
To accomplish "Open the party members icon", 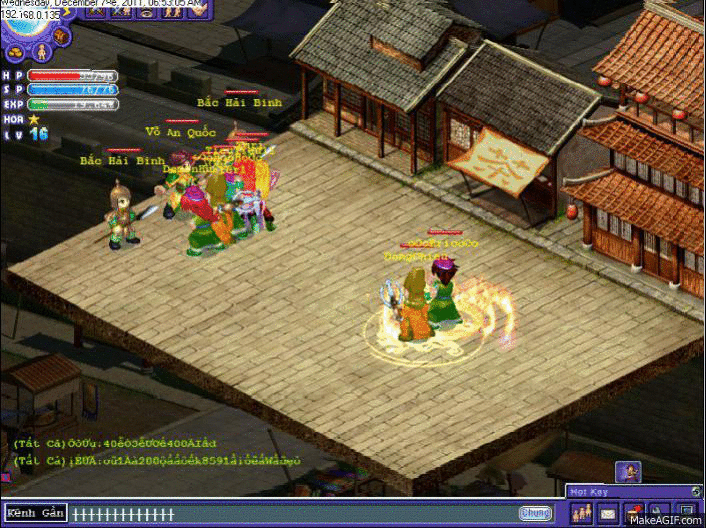I will click(581, 514).
